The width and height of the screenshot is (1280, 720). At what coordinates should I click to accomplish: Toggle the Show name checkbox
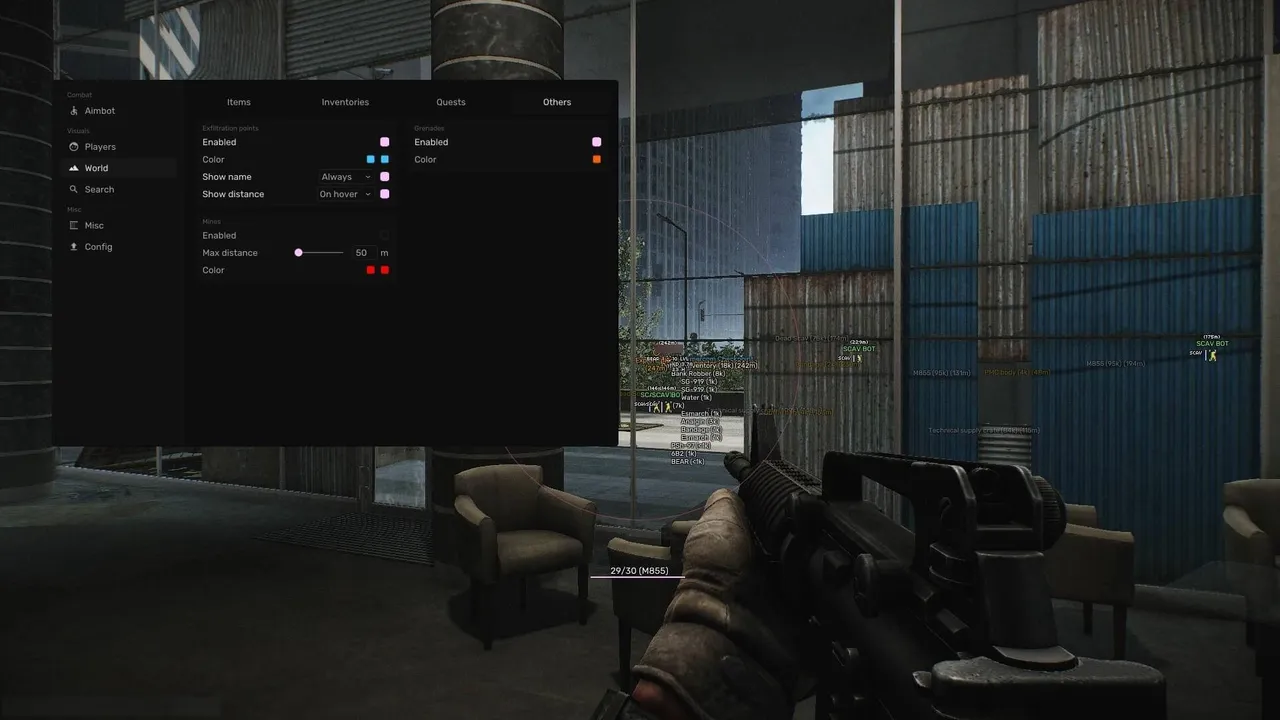[384, 177]
